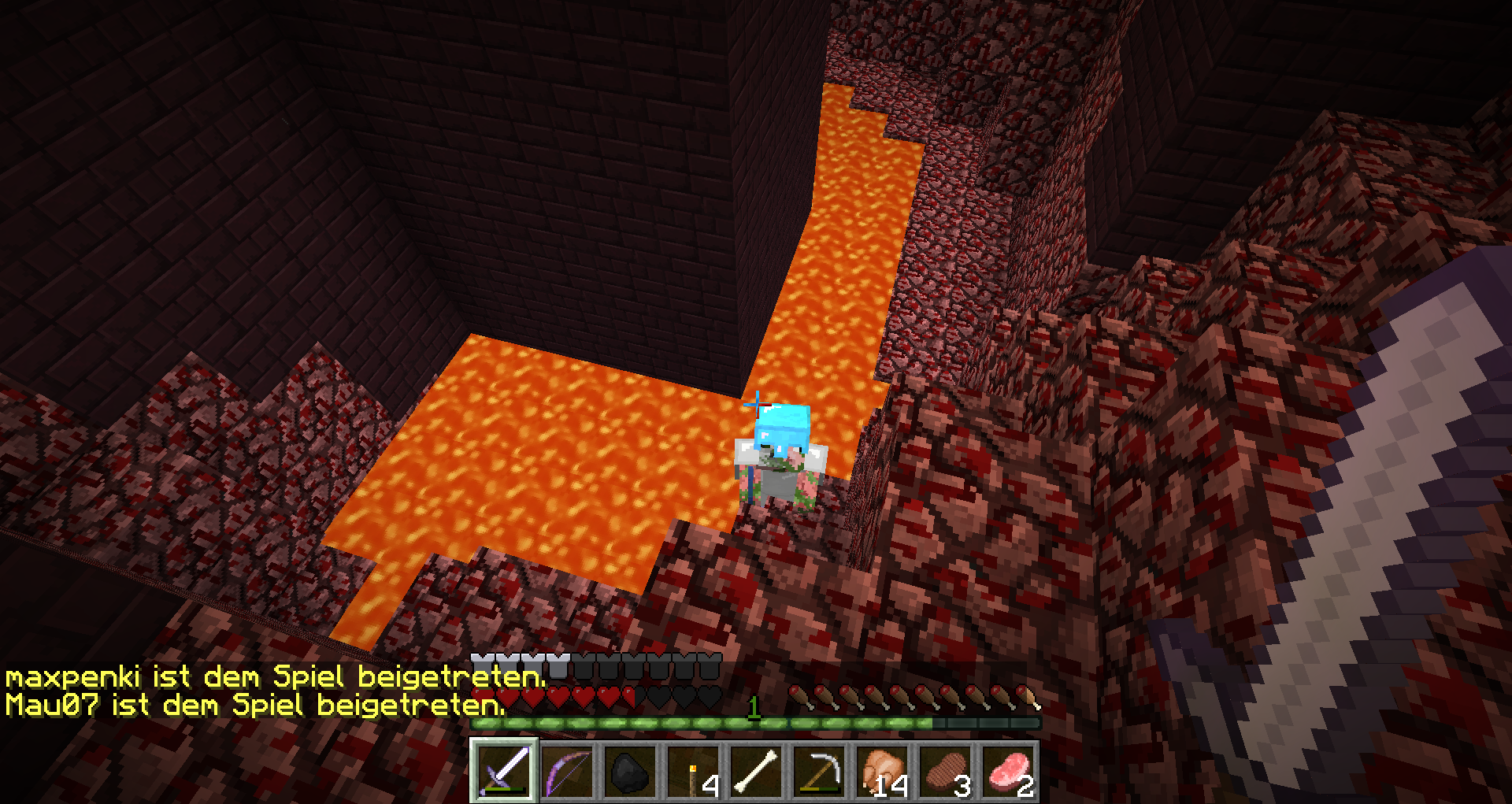Select the raw porkchop stack of 2
Image resolution: width=1512 pixels, height=804 pixels.
1008,771
